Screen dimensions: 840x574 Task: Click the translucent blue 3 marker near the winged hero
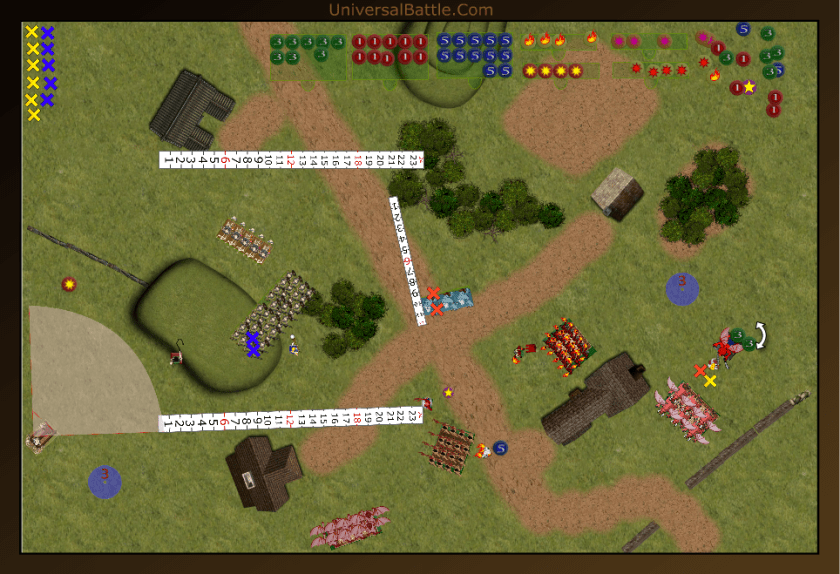point(682,288)
